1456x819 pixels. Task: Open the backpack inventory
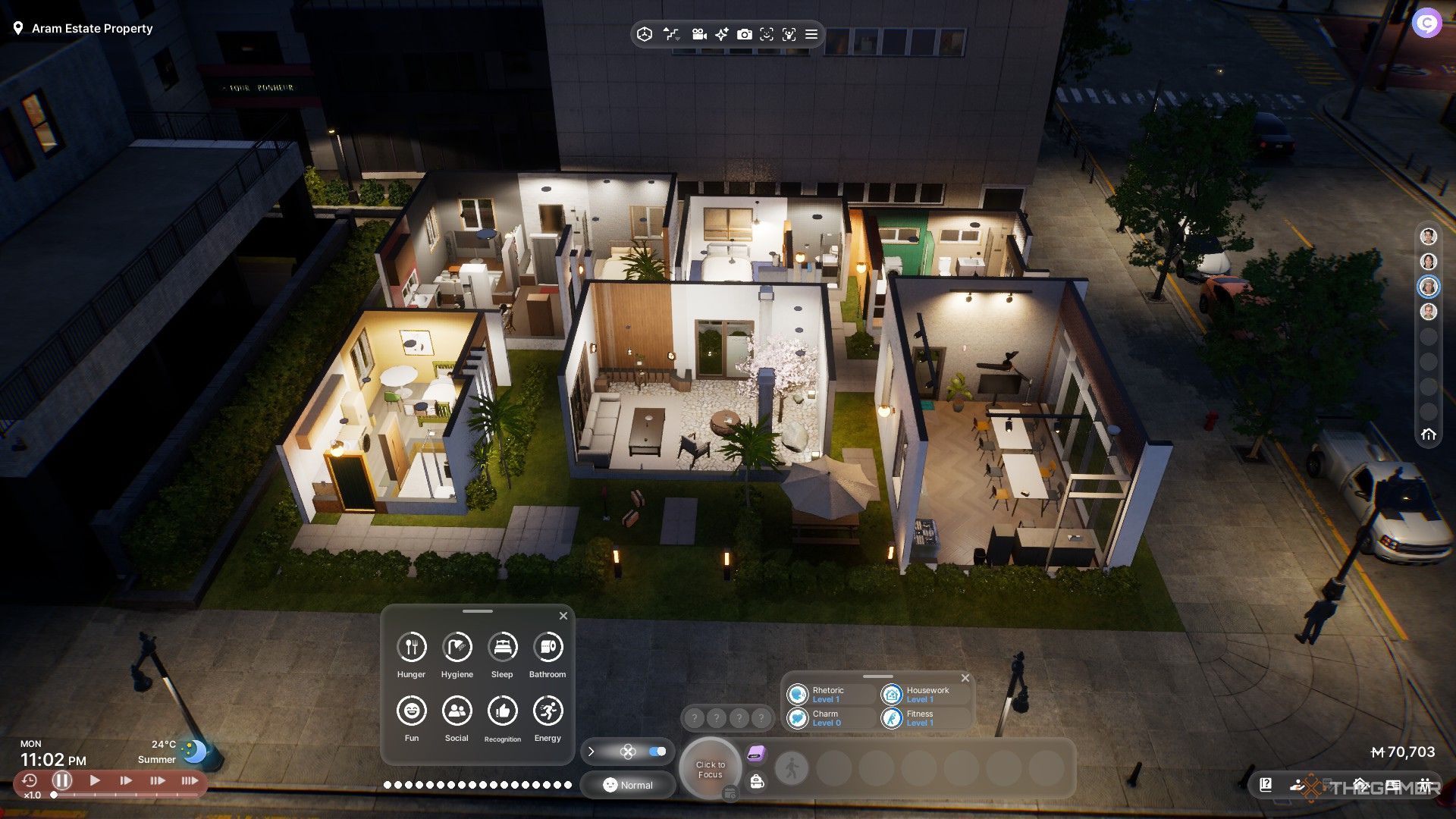pos(756,782)
